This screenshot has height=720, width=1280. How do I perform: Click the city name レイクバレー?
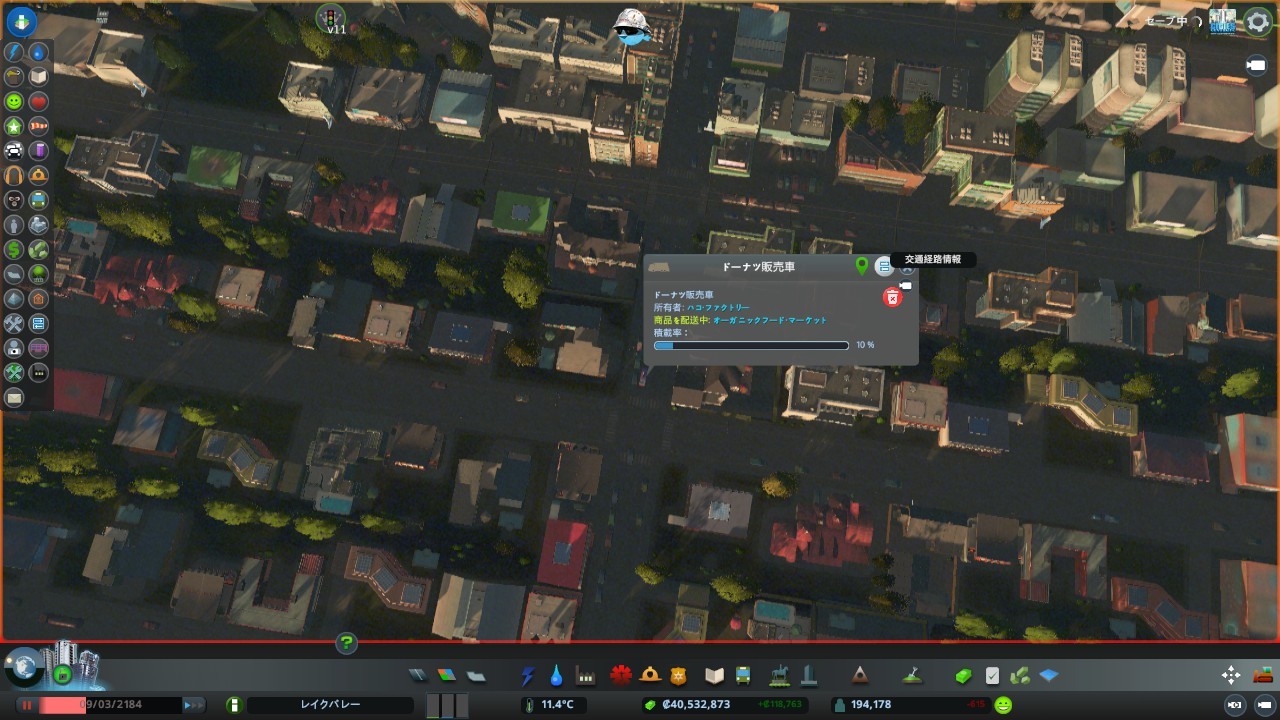pyautogui.click(x=330, y=705)
